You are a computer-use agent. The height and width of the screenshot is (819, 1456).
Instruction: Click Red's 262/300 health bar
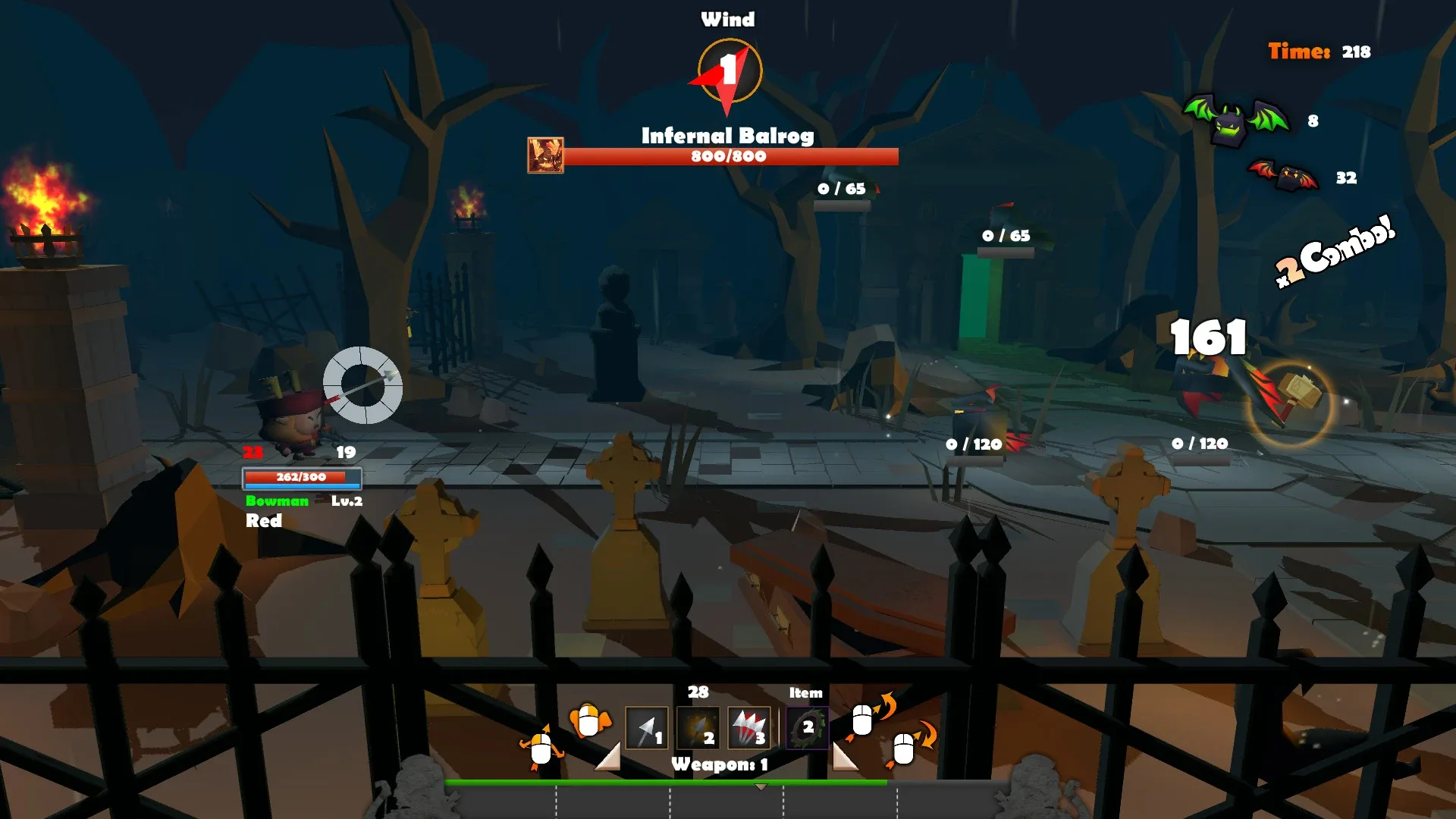point(303,478)
